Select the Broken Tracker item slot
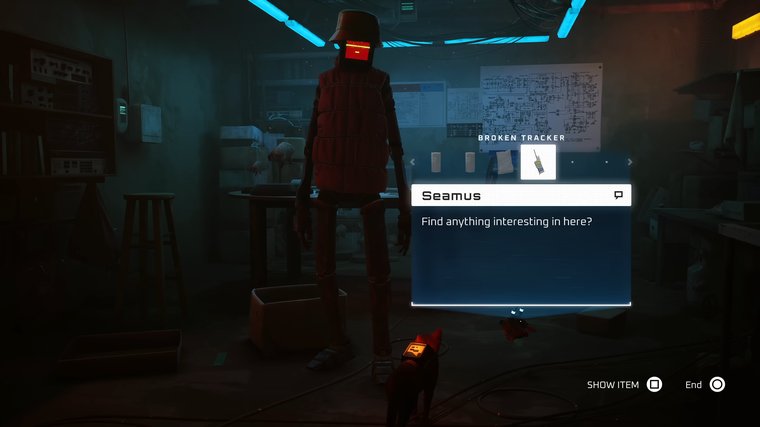Viewport: 760px width, 427px height. 538,162
